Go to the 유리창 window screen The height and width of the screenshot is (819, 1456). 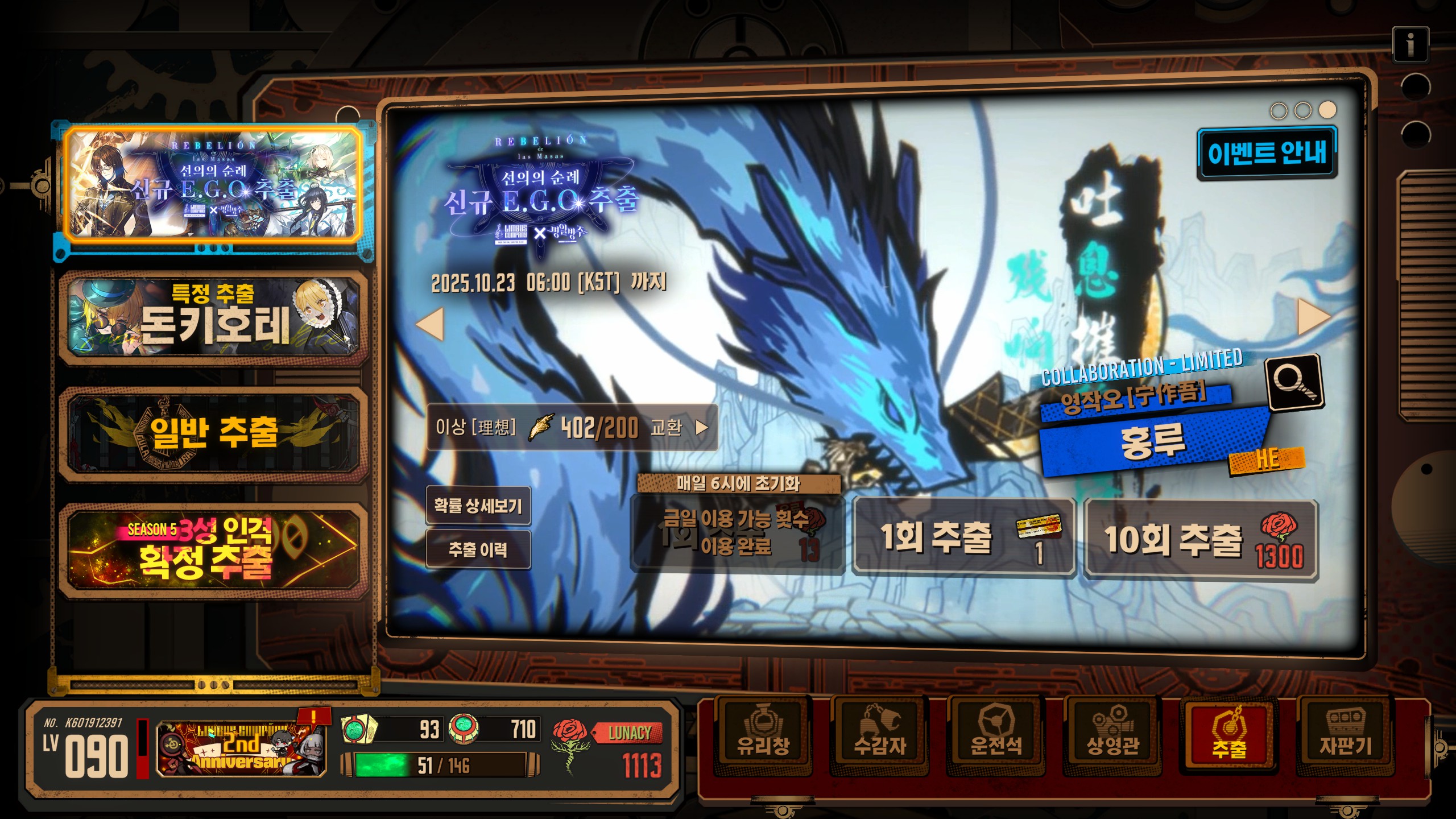click(x=763, y=735)
